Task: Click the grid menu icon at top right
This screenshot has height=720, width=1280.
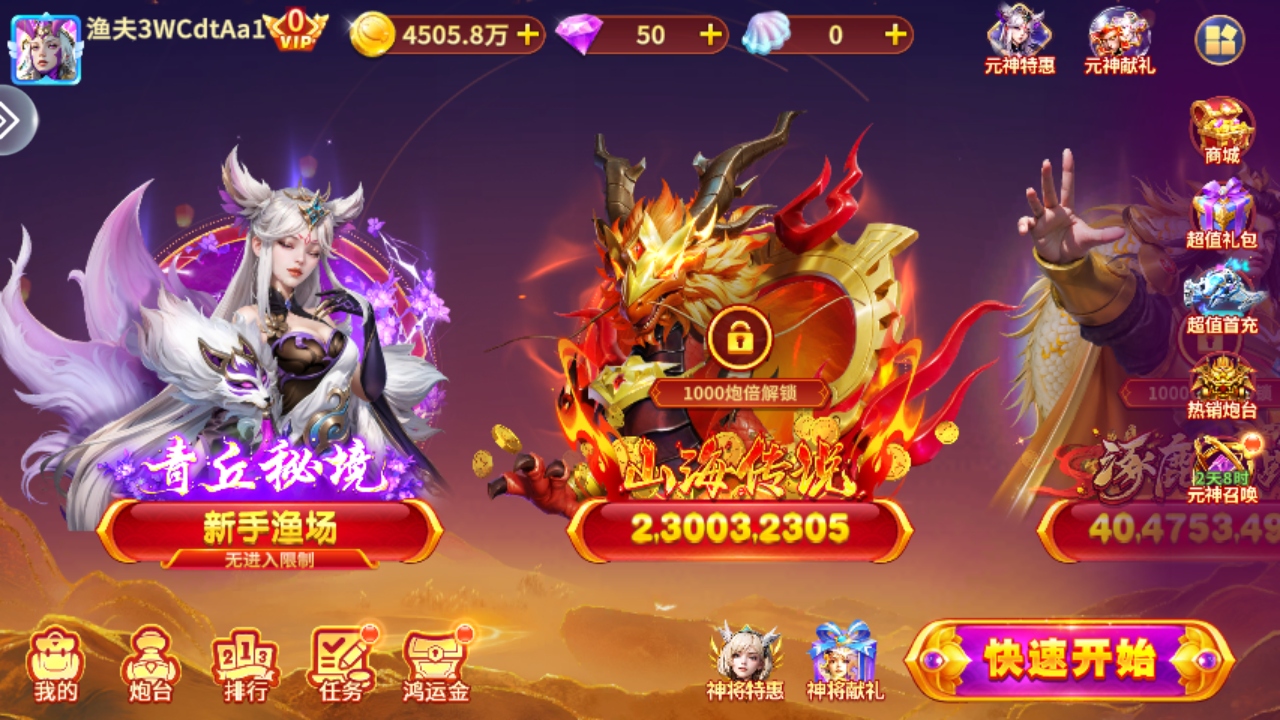Action: pos(1221,38)
